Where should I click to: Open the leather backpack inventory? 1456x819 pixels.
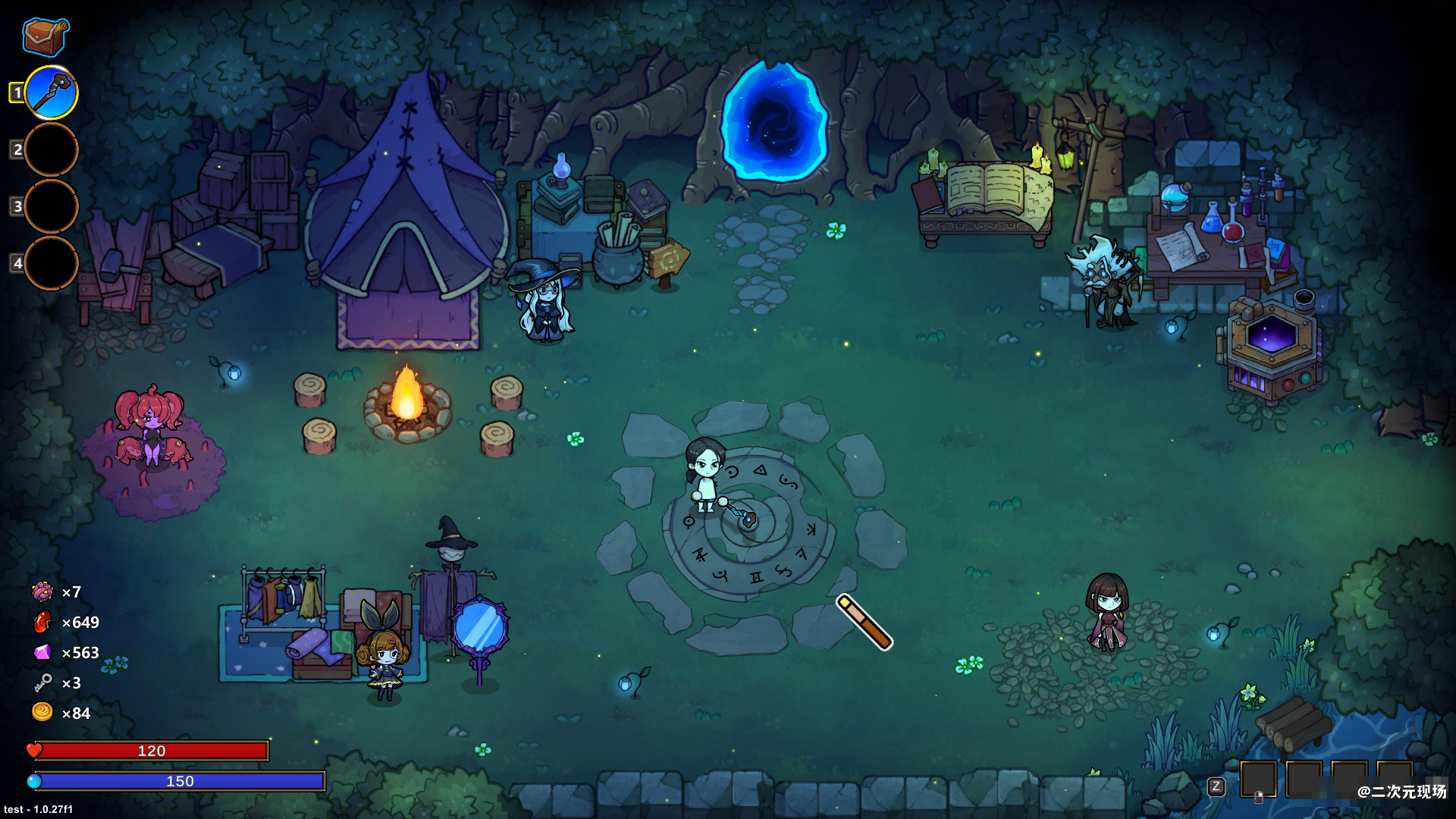pyautogui.click(x=45, y=36)
